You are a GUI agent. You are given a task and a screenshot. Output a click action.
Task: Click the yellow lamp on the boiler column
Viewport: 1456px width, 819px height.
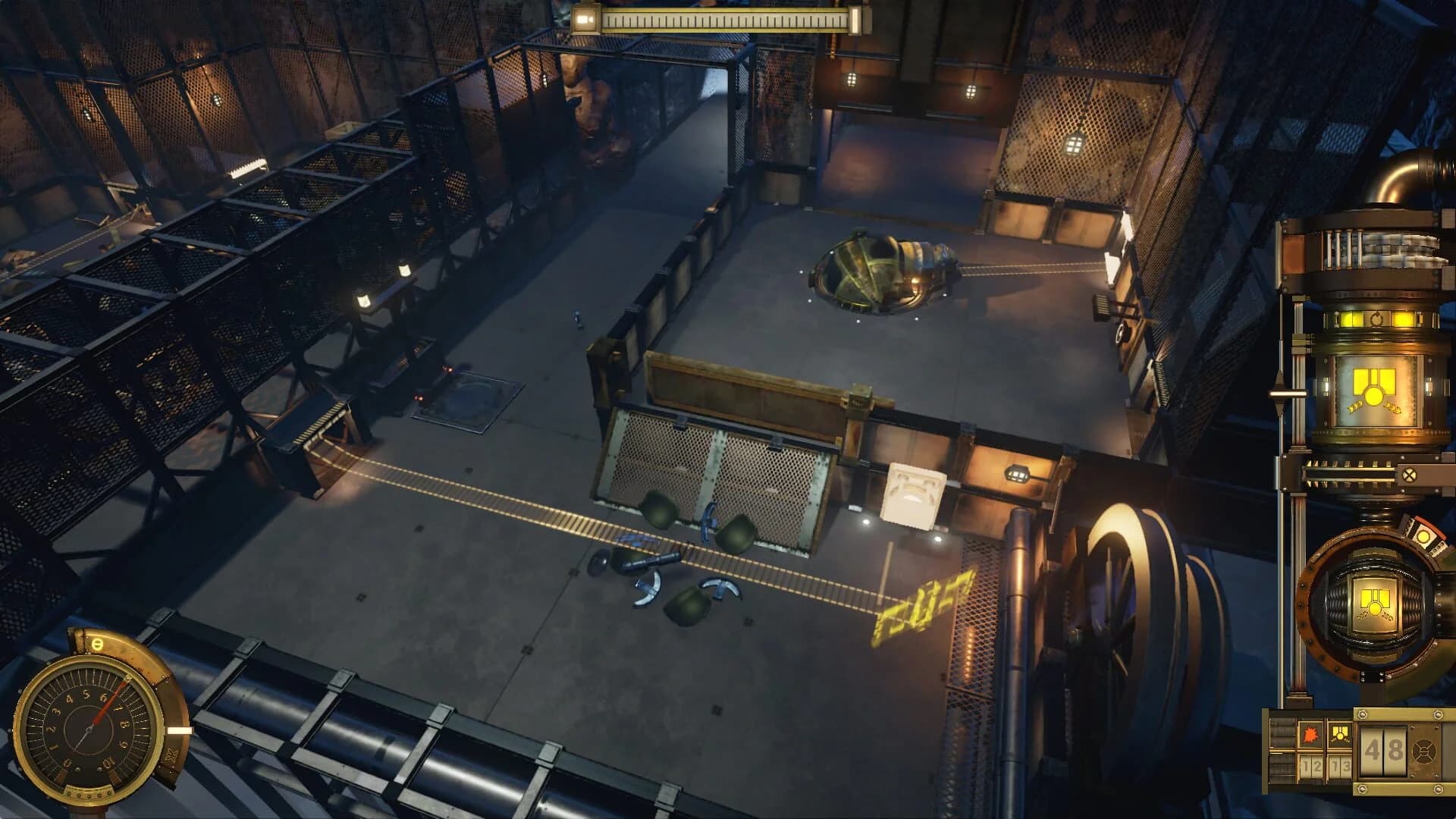[x=1351, y=317]
